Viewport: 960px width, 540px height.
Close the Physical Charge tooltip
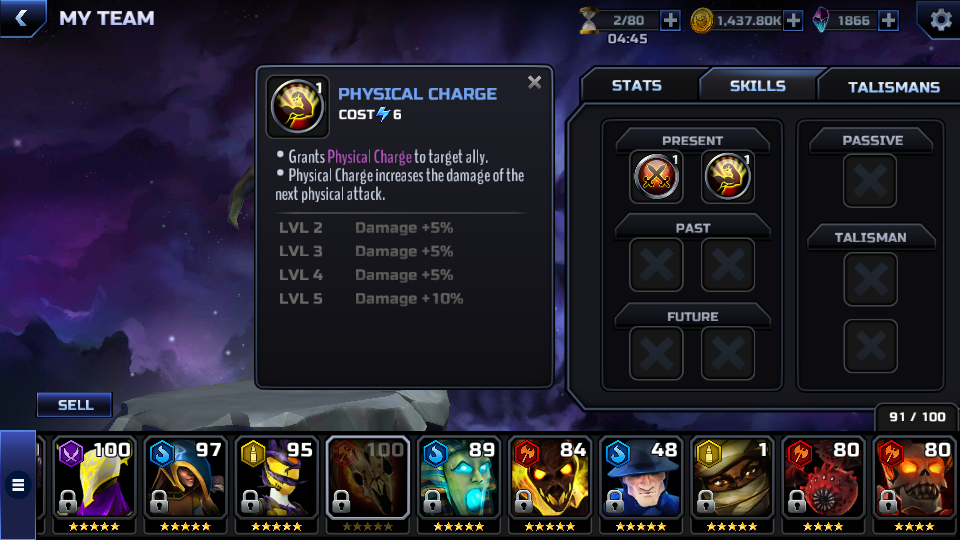[x=535, y=83]
